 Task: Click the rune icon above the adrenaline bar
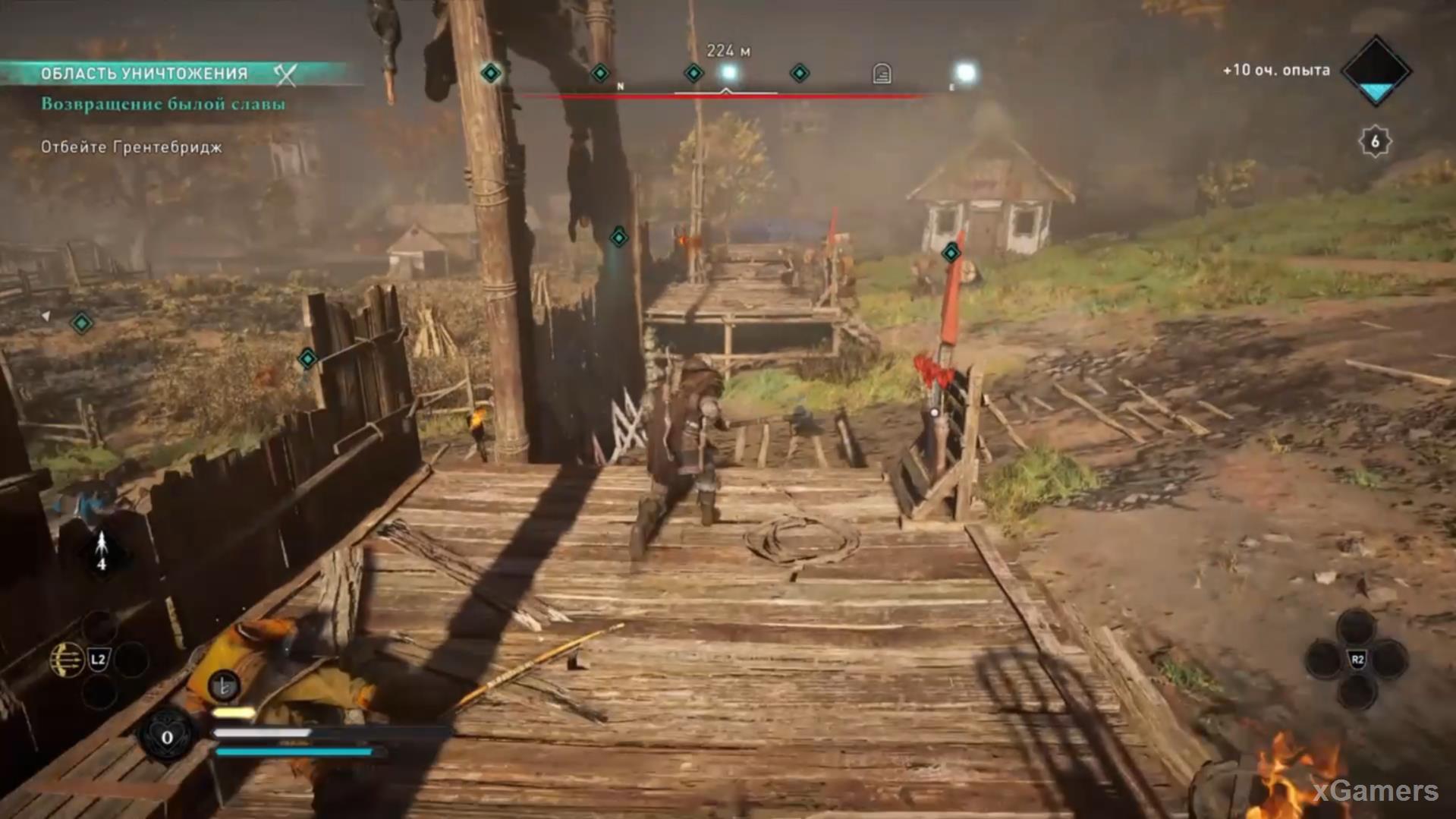coord(224,685)
